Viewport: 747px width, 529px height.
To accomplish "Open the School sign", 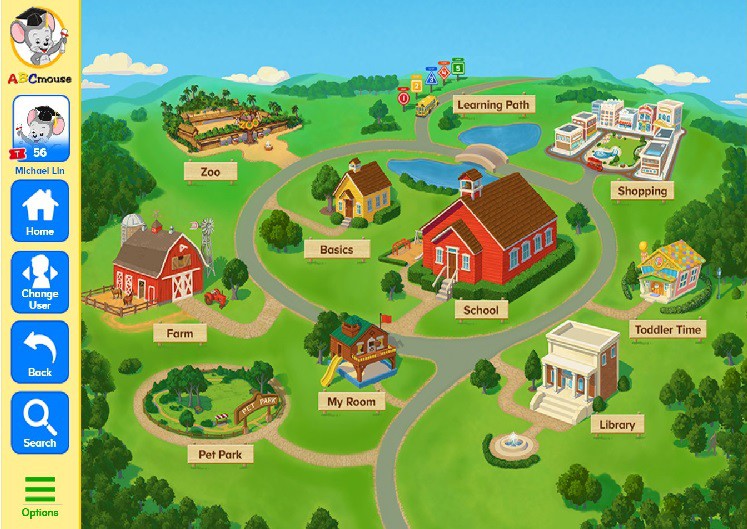I will coord(481,310).
